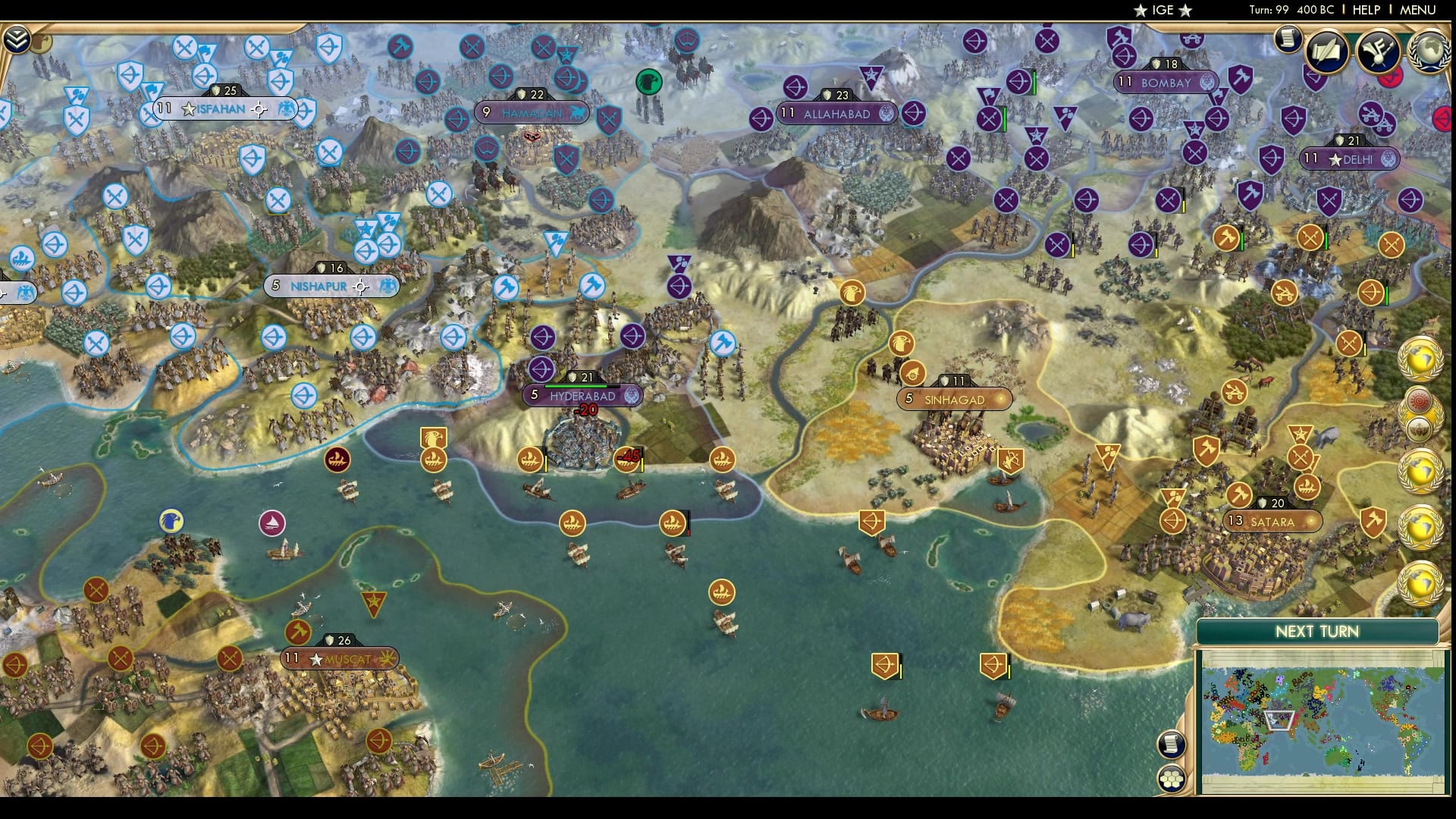Click the red combat notification icon on right edge
The height and width of the screenshot is (819, 1456).
(x=1443, y=118)
